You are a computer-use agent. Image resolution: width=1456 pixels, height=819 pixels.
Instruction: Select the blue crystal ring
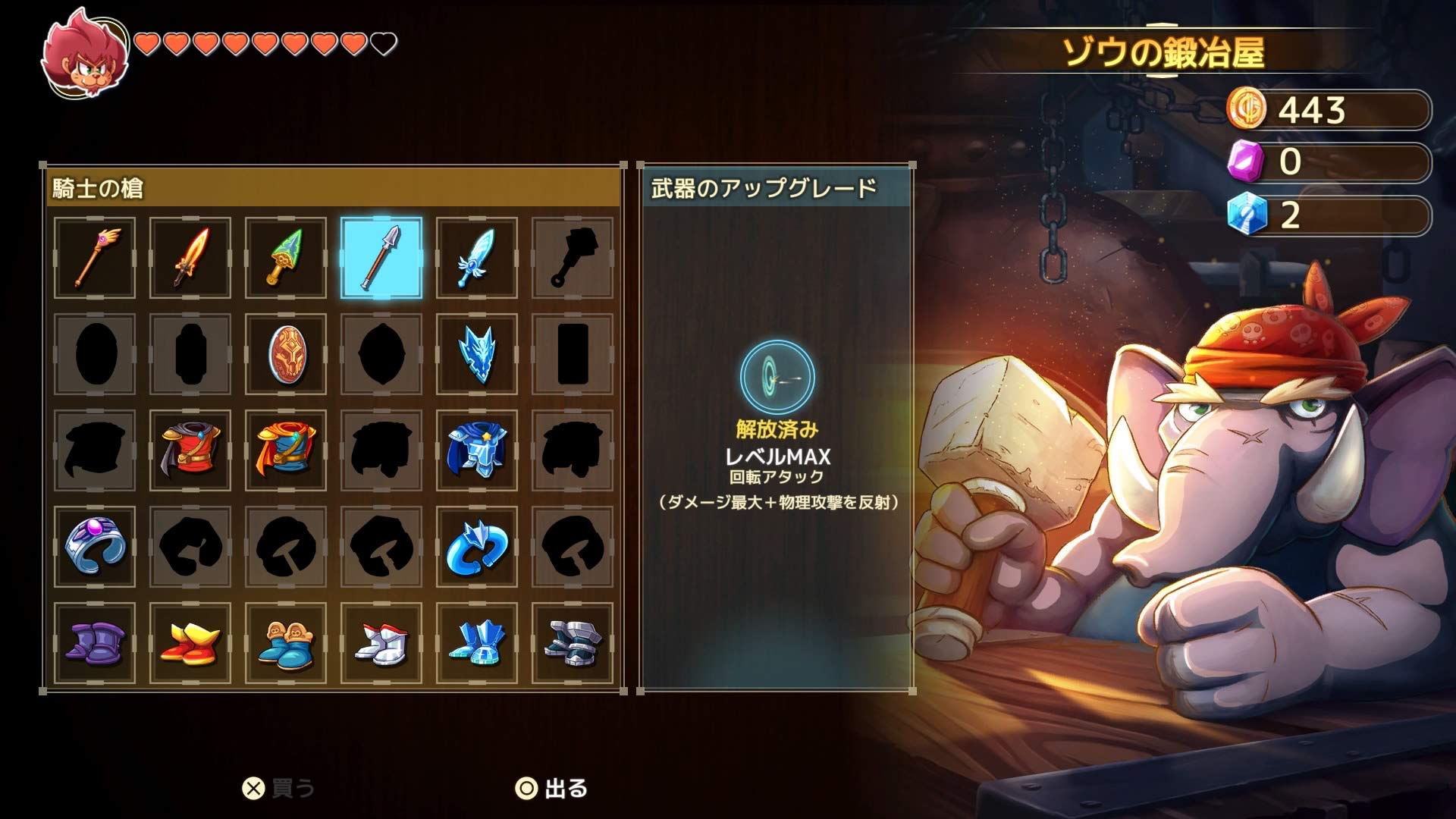coord(476,546)
